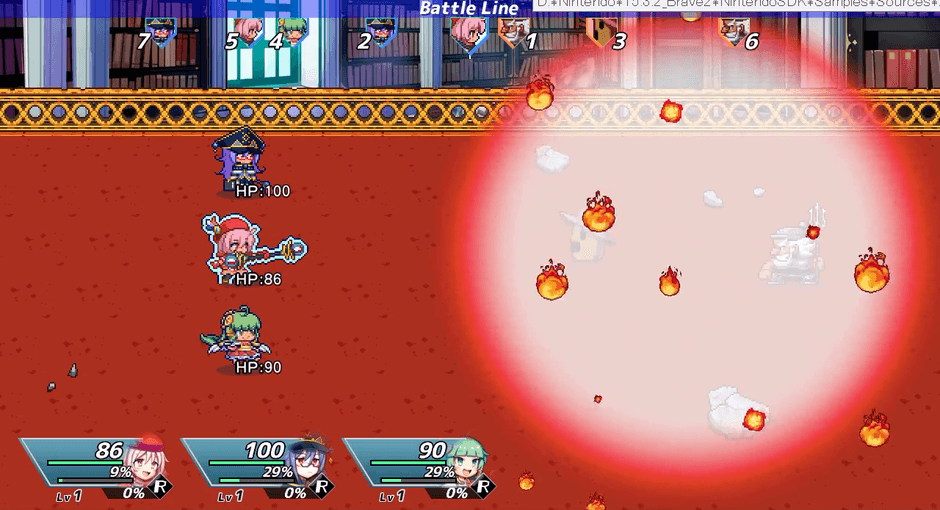940x510 pixels.
Task: Click the enemy turn-order portrait numbered 1
Action: click(x=511, y=32)
